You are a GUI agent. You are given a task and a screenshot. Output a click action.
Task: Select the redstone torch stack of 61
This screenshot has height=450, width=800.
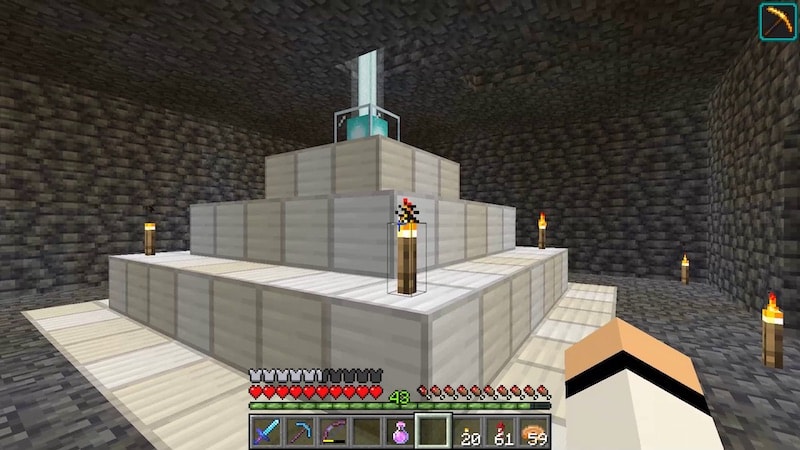pos(501,432)
